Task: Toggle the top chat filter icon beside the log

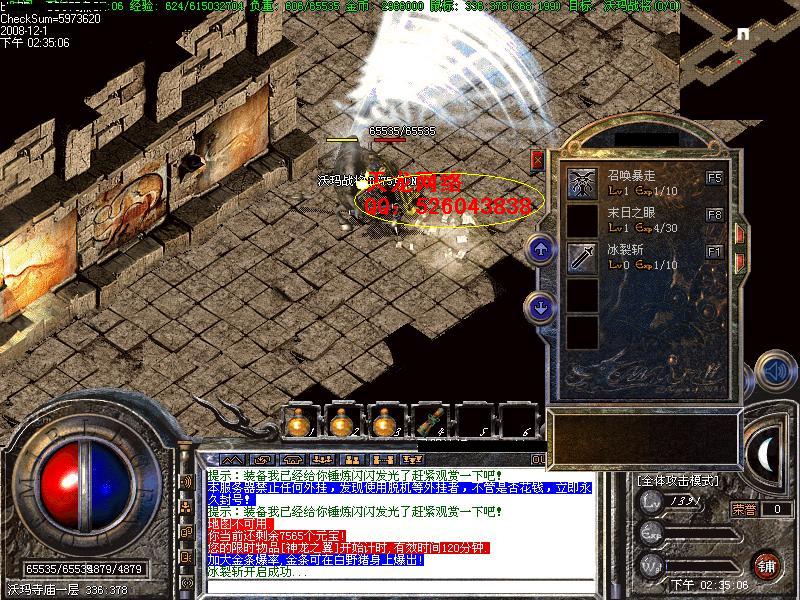Action: pyautogui.click(x=186, y=482)
